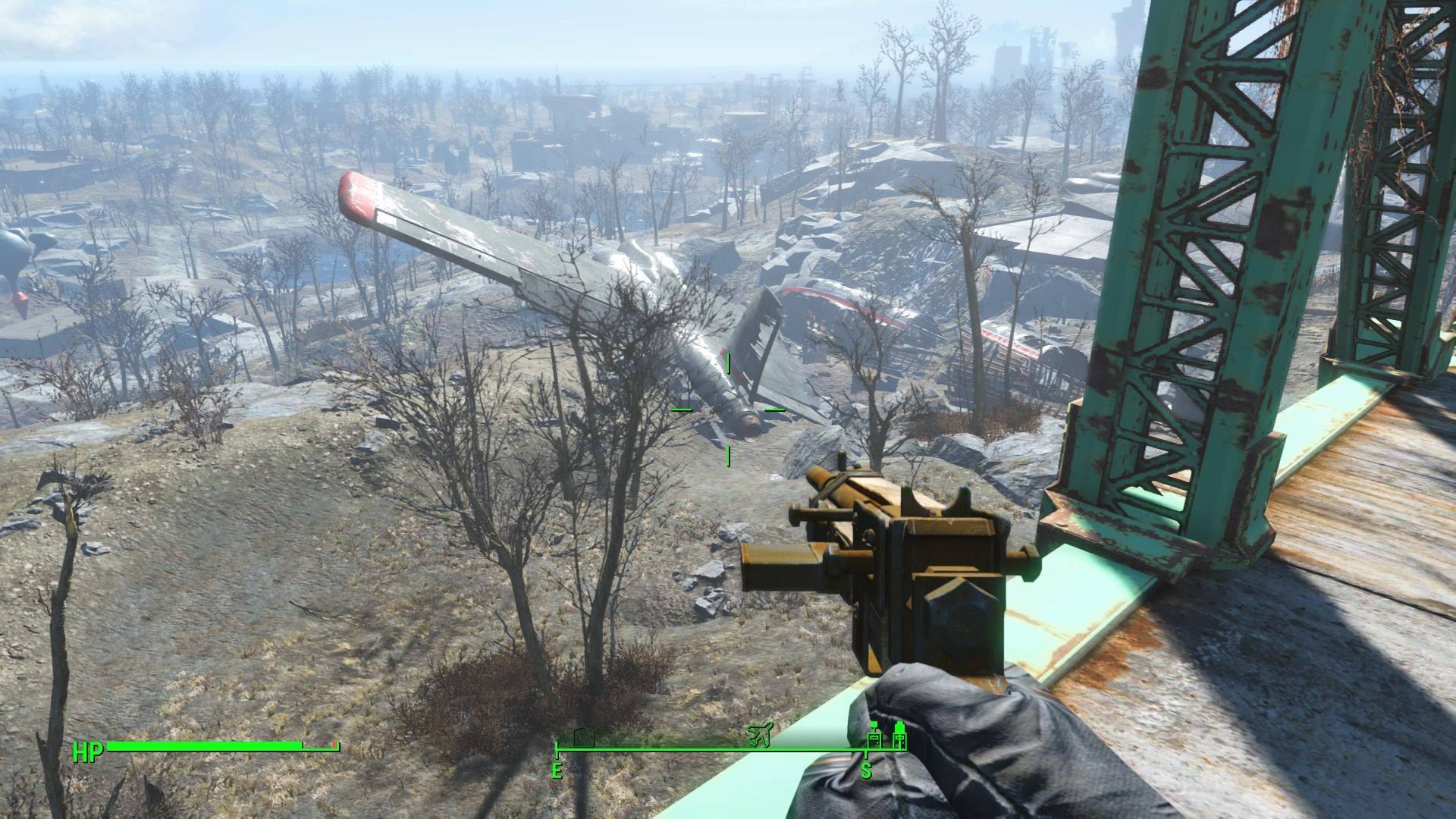This screenshot has width=1456, height=819.
Task: Click the small hollow monument icon on the compass
Action: coord(584,737)
